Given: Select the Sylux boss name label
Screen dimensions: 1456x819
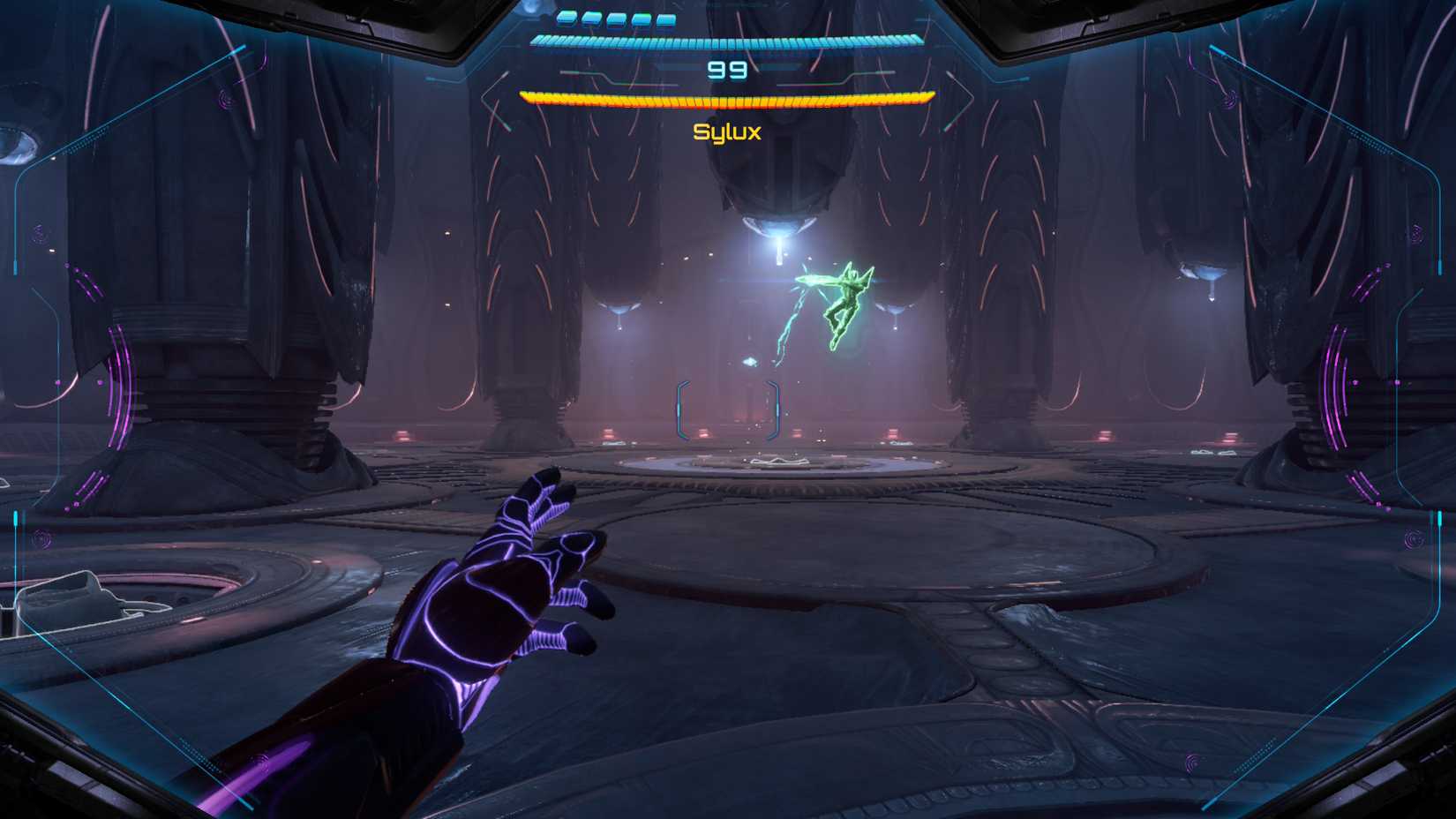Looking at the screenshot, I should [x=727, y=132].
